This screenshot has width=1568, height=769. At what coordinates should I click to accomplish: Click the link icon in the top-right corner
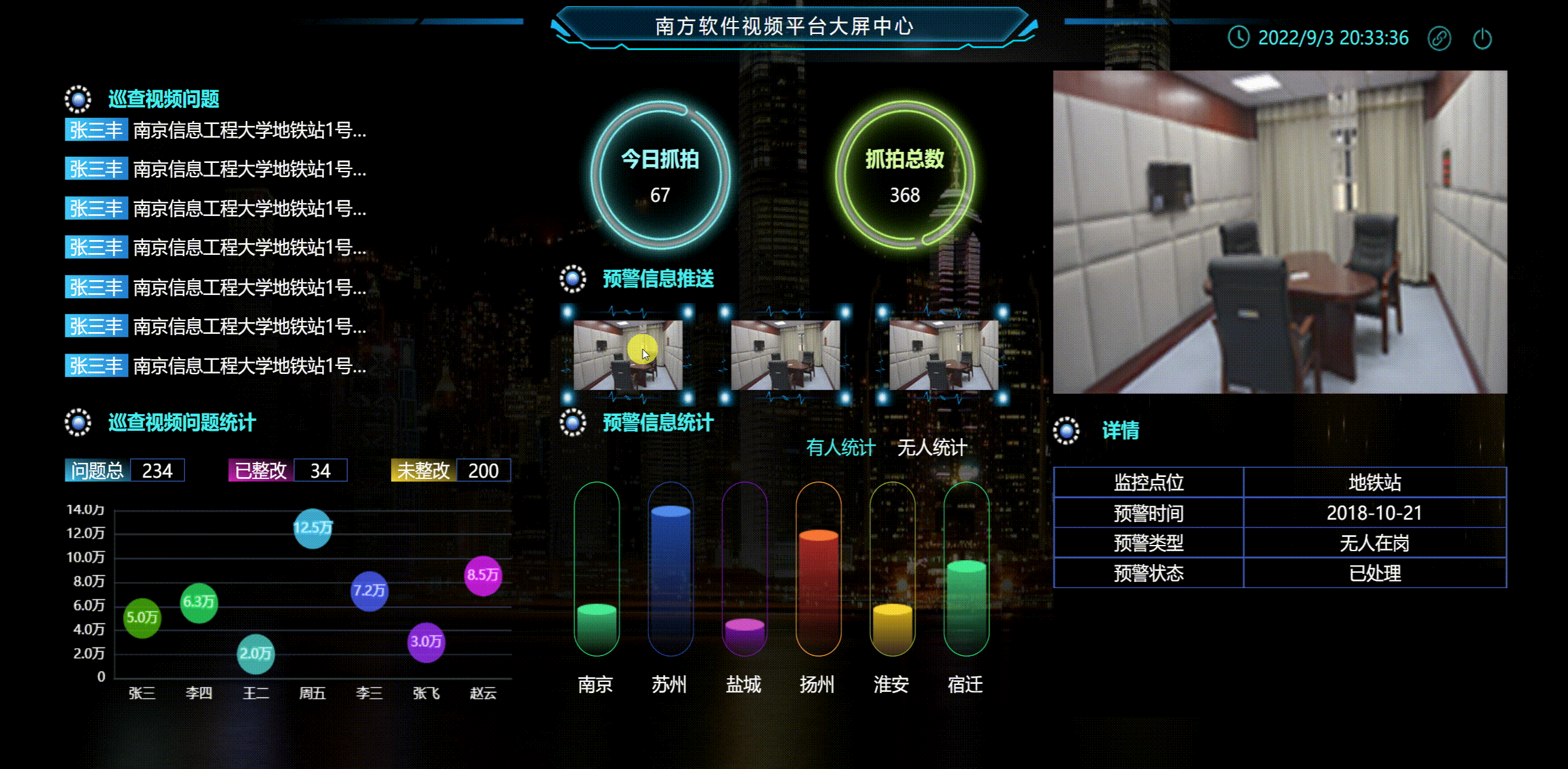1439,38
